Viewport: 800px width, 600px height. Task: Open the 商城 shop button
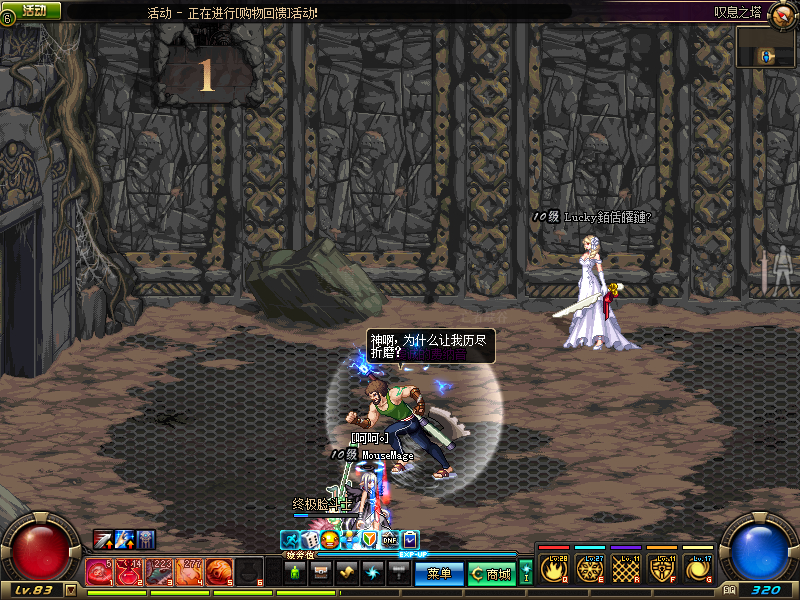point(491,574)
